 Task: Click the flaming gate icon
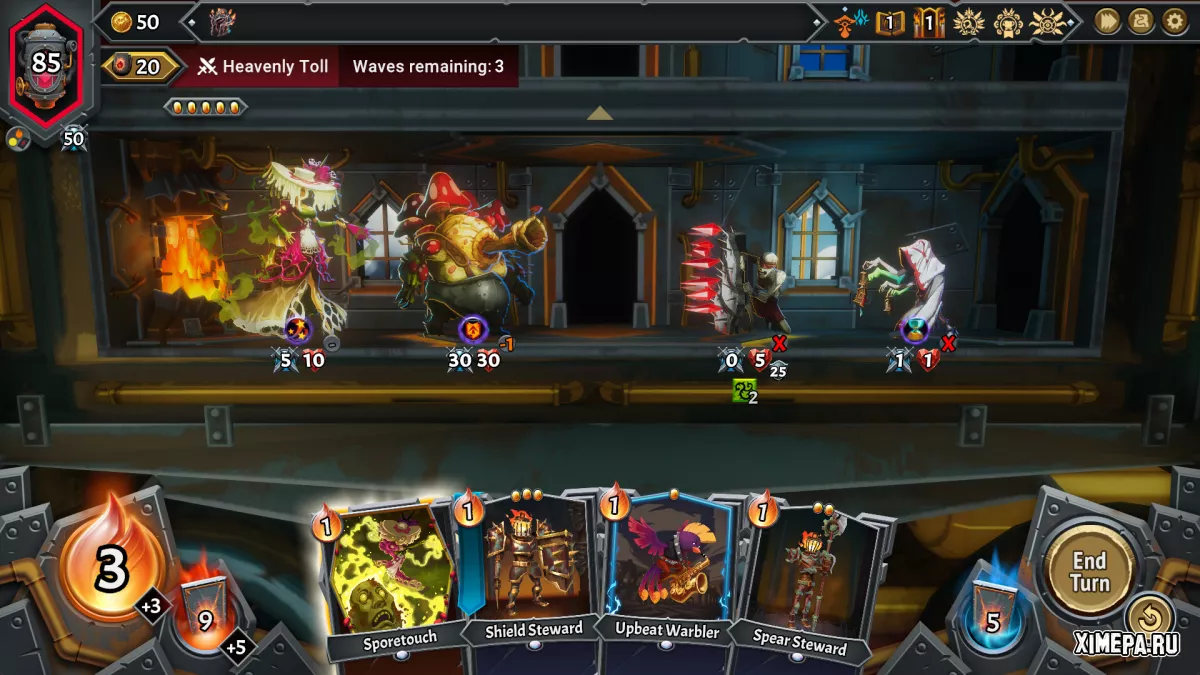[x=929, y=21]
